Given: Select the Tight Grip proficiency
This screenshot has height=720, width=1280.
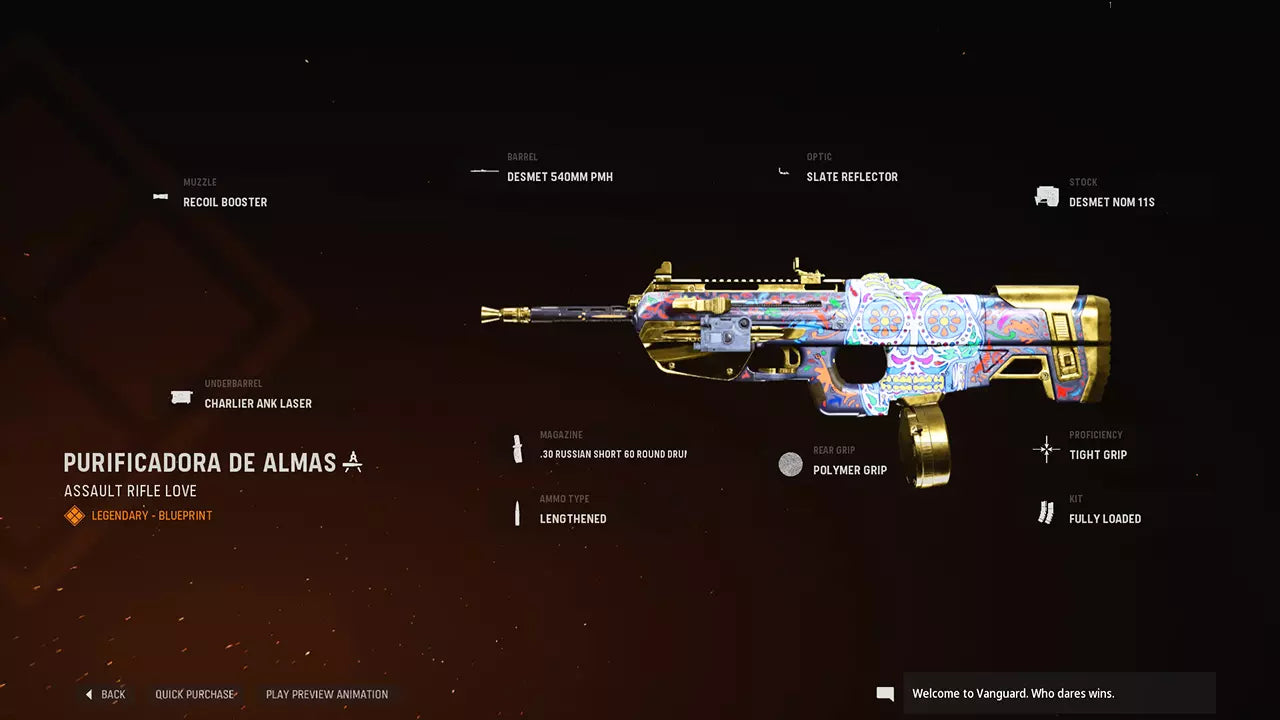Looking at the screenshot, I should pos(1097,454).
